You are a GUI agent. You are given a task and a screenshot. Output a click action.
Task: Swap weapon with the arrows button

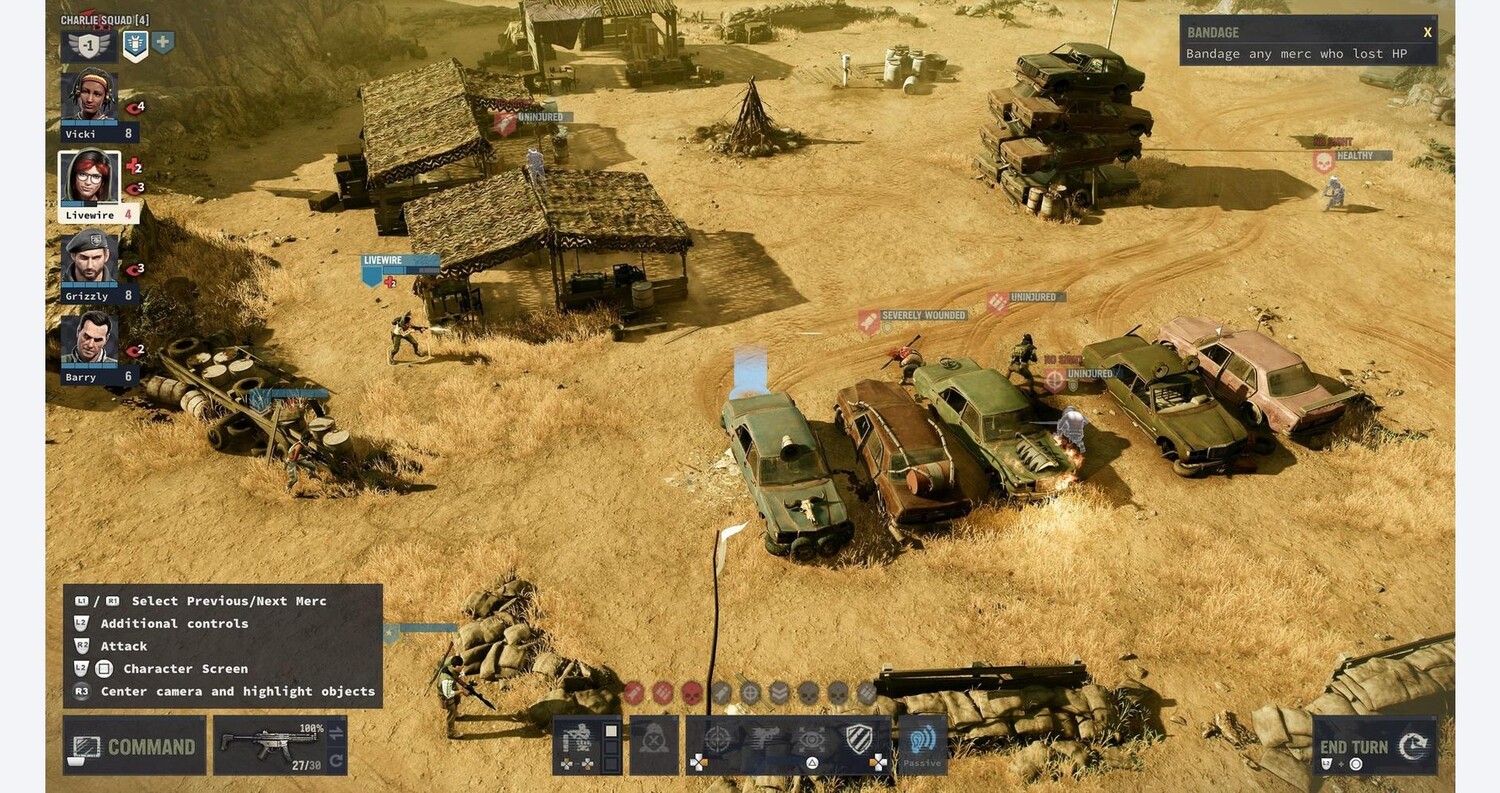(x=336, y=732)
